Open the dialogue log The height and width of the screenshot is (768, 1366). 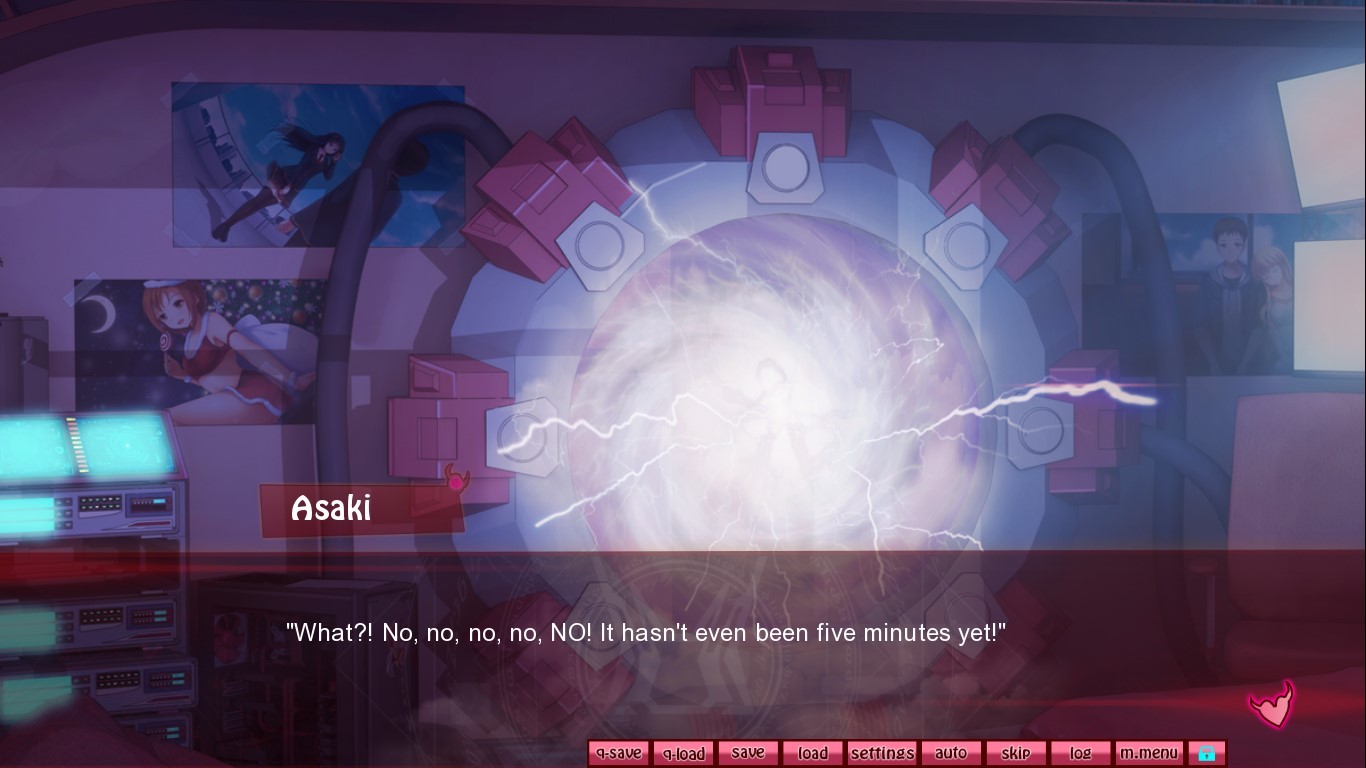(1081, 752)
